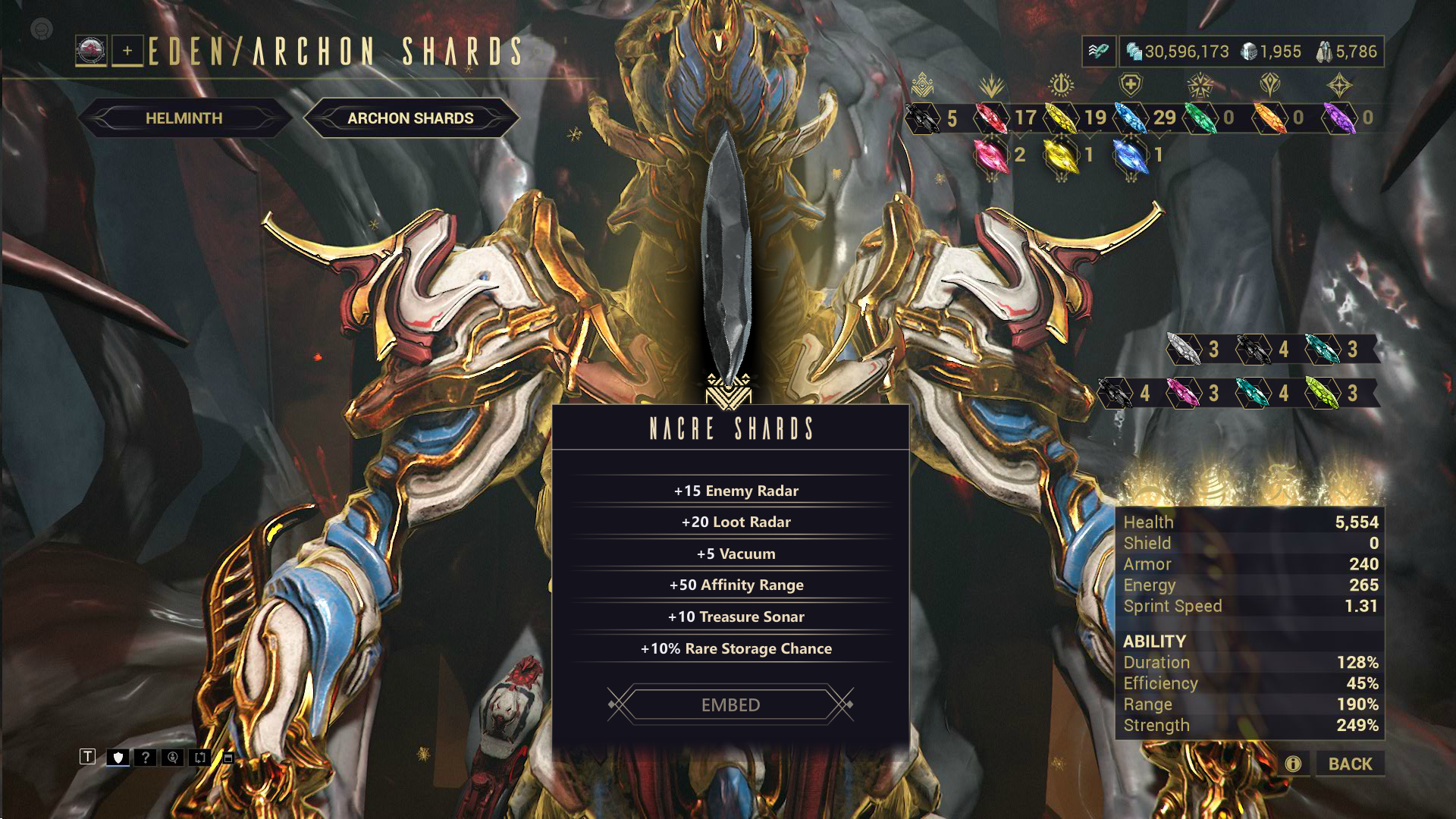Select the green shard slot
Screen dimensions: 1456x819
(x=1199, y=118)
